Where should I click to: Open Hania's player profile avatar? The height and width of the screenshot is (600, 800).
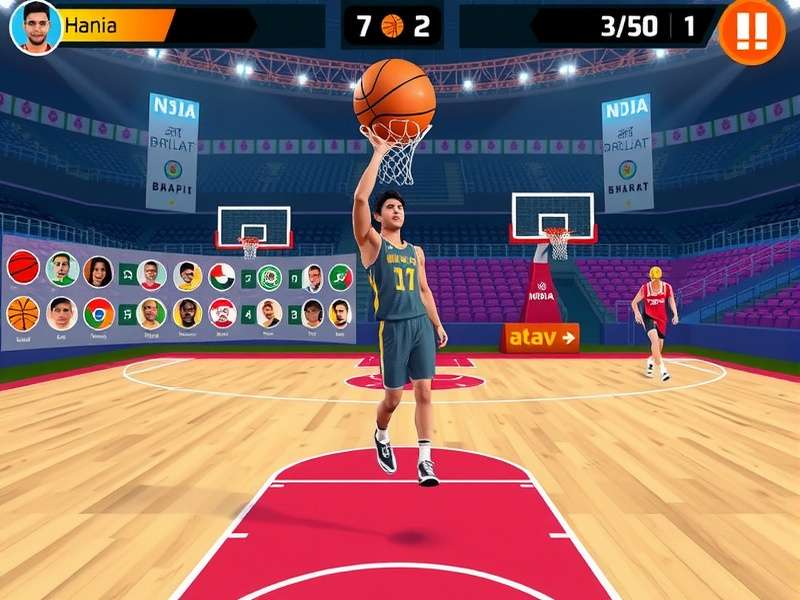coord(35,26)
